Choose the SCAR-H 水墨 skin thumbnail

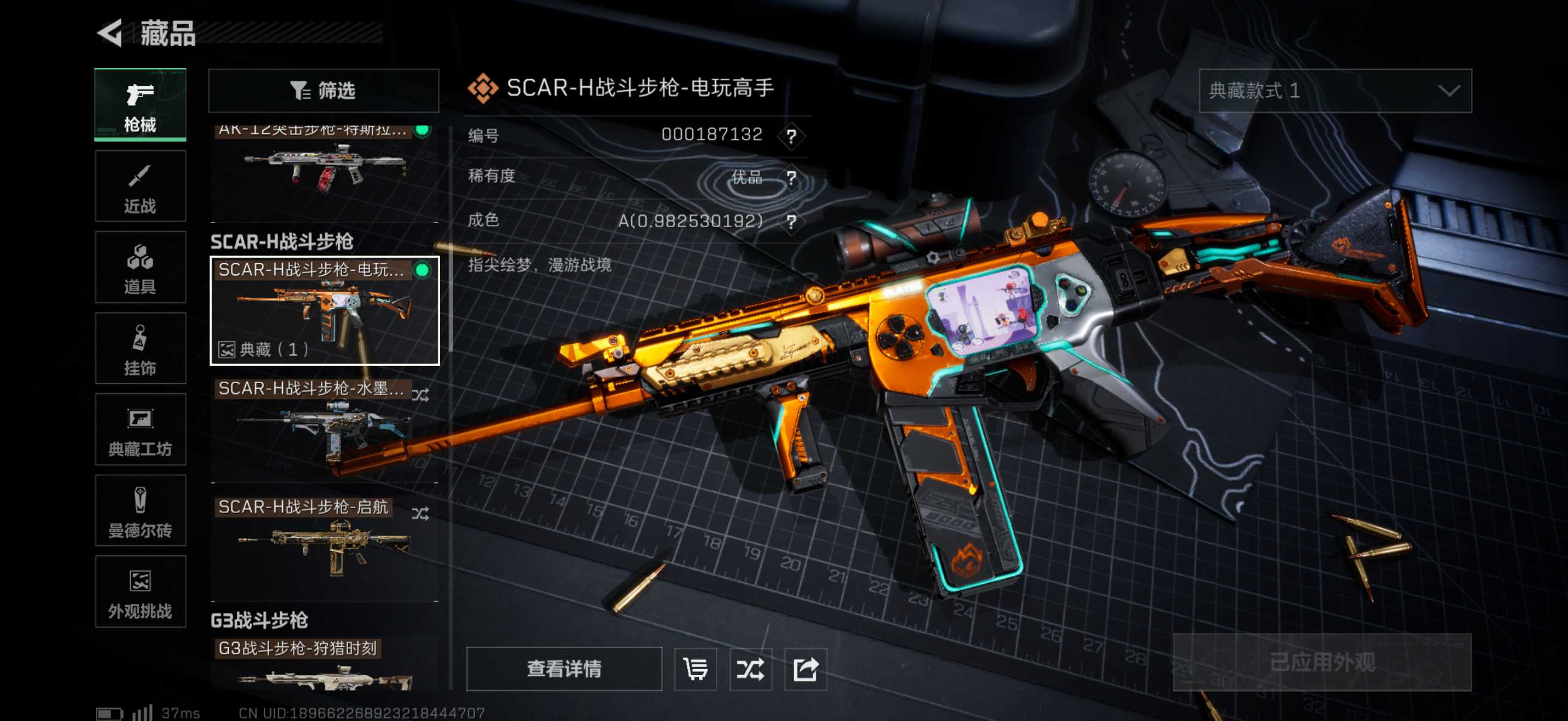(x=324, y=429)
